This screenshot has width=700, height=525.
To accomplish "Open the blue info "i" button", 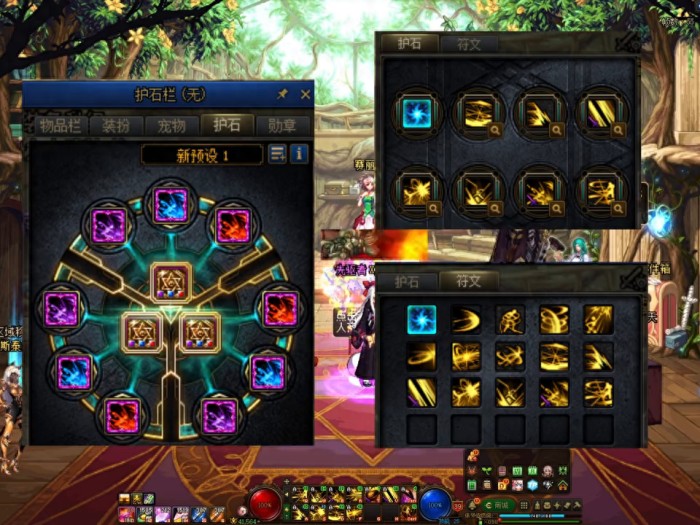I will point(299,154).
